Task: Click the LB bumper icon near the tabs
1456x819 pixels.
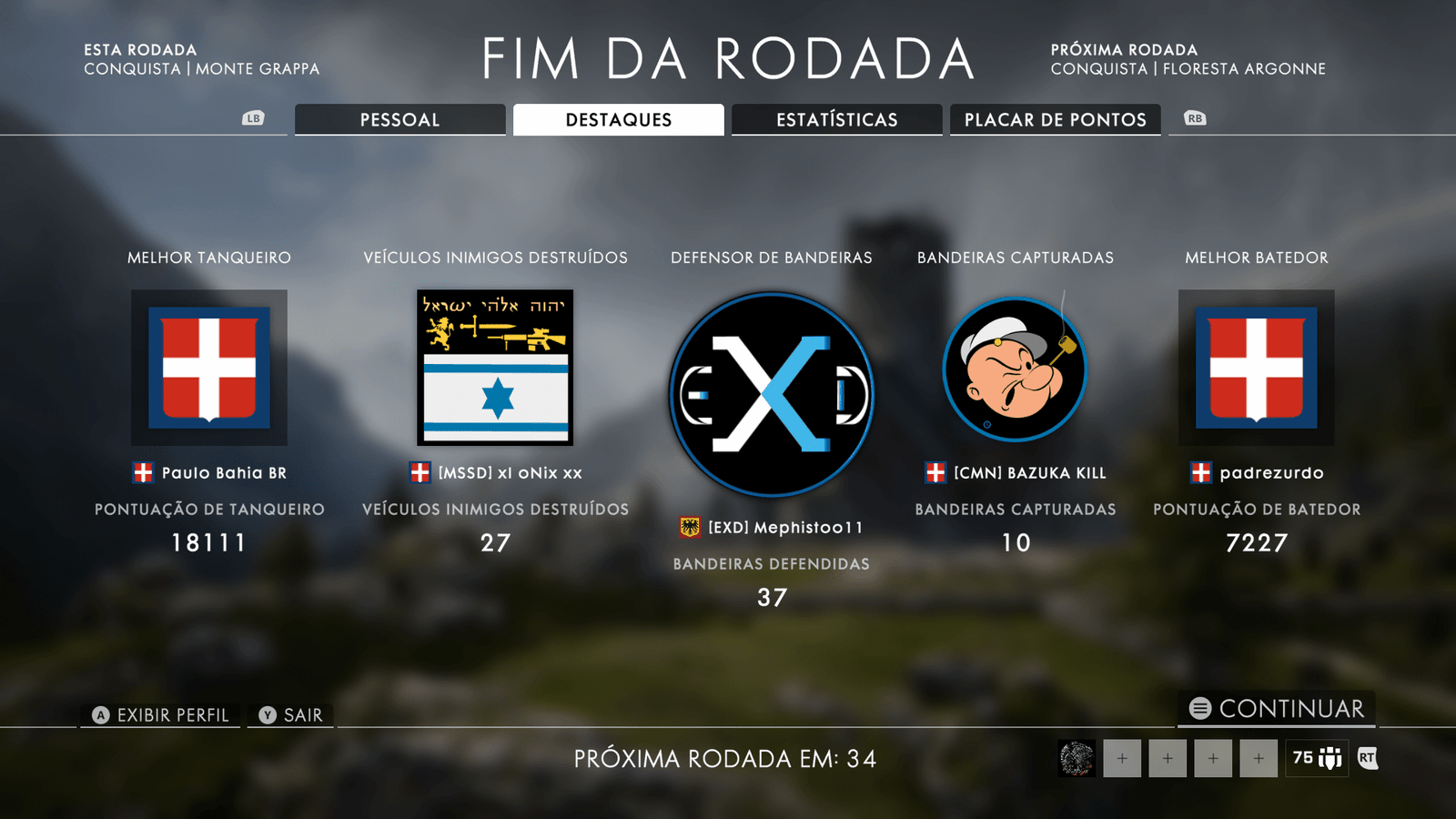Action: (253, 118)
